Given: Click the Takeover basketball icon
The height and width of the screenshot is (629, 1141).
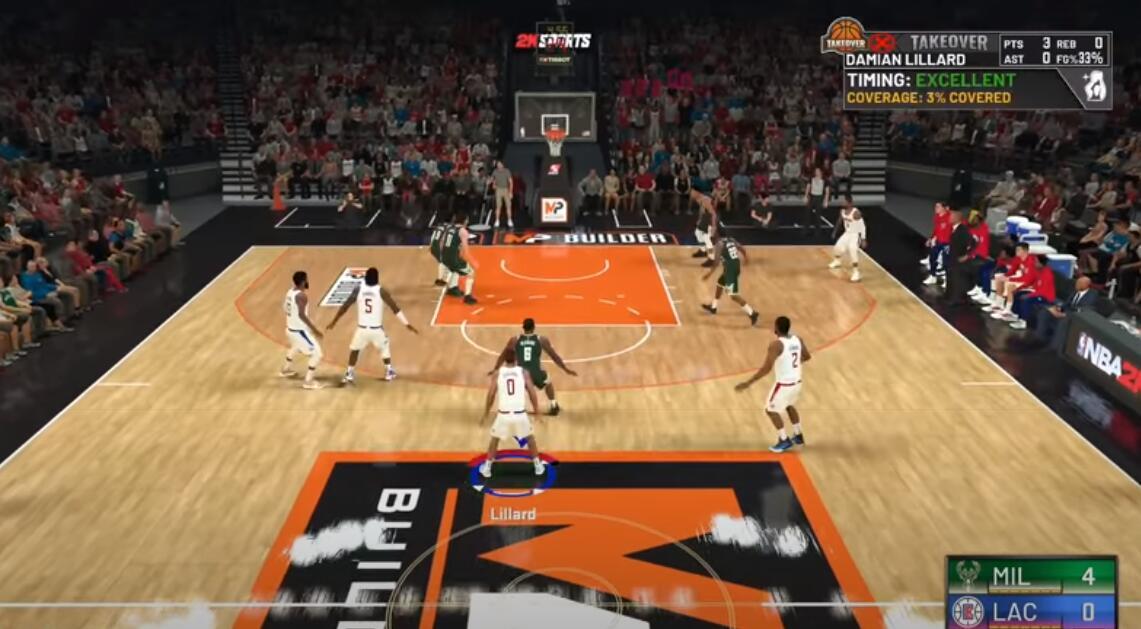Looking at the screenshot, I should [x=845, y=35].
